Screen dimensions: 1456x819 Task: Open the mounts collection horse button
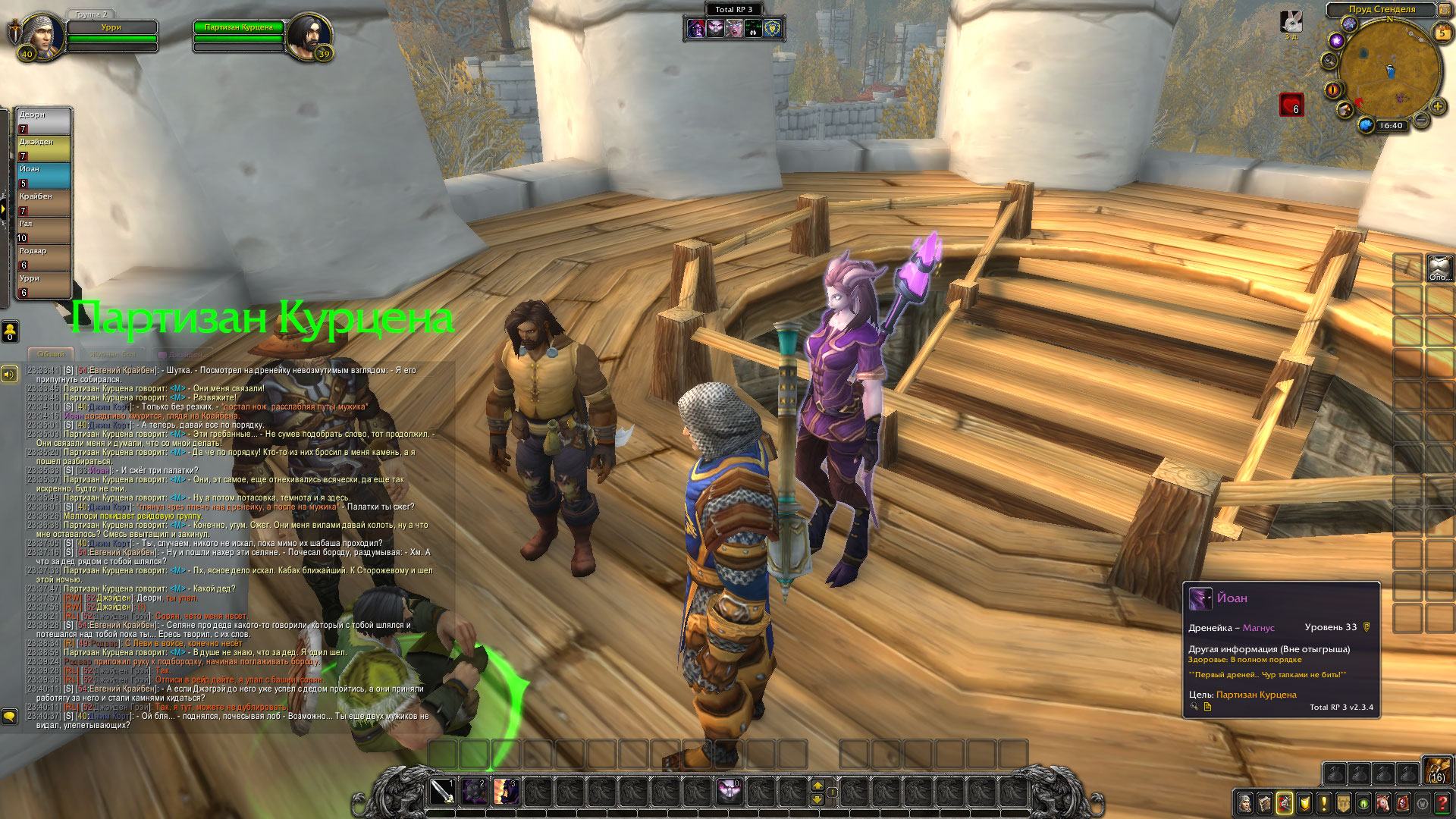(1383, 802)
